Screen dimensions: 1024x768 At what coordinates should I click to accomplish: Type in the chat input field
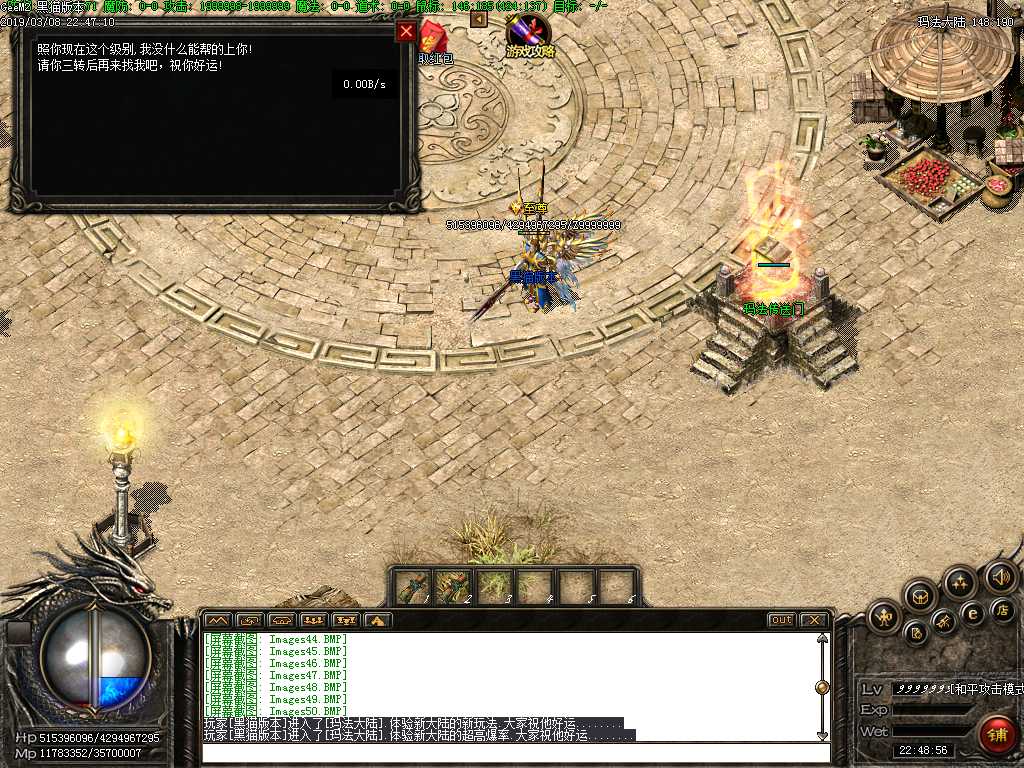click(x=510, y=752)
